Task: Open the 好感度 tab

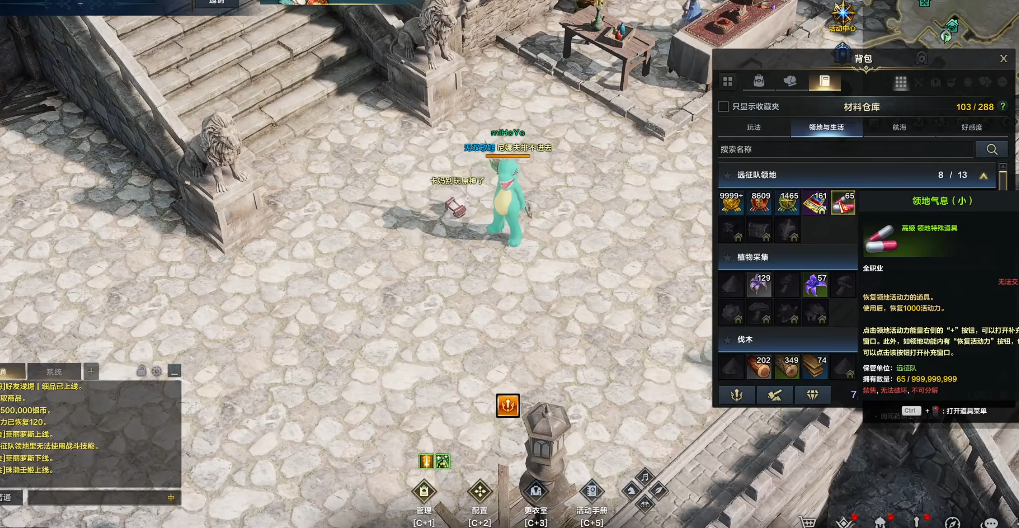Action: [971, 128]
